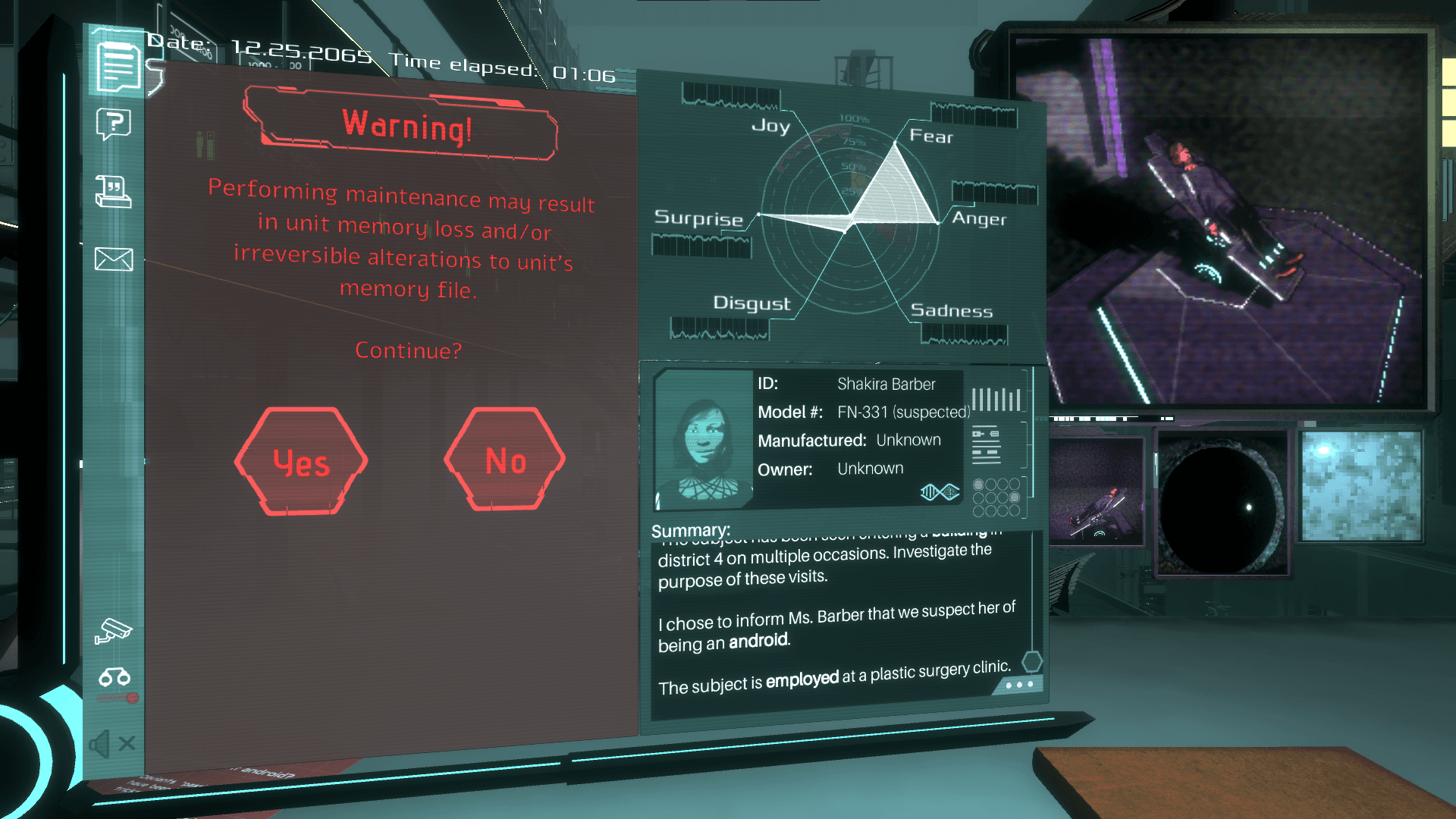The width and height of the screenshot is (1456, 819).
Task: Choose the dark eye close-up camera thumbnail
Action: pos(1221,502)
